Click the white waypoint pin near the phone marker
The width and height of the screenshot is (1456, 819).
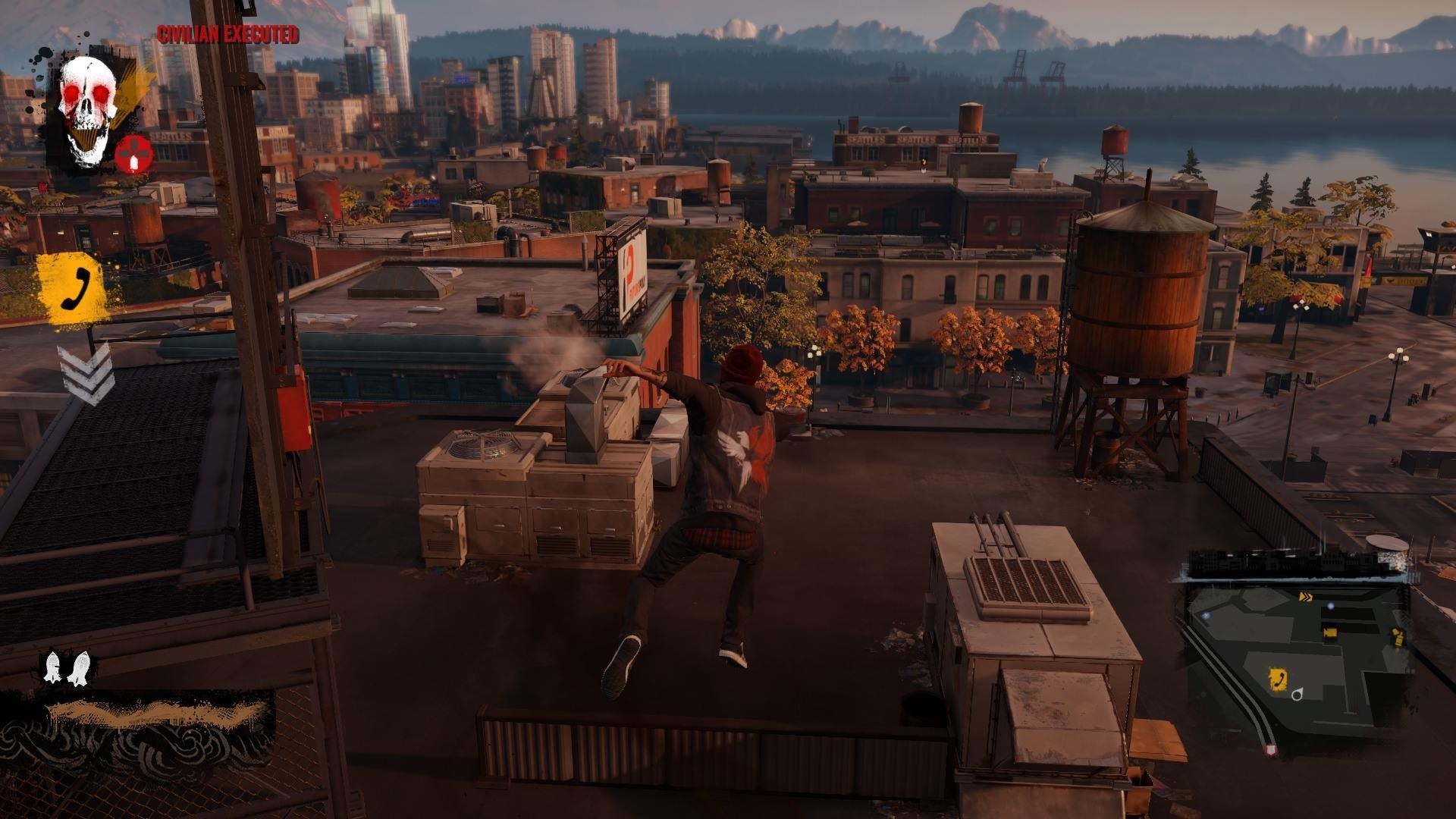[1297, 695]
